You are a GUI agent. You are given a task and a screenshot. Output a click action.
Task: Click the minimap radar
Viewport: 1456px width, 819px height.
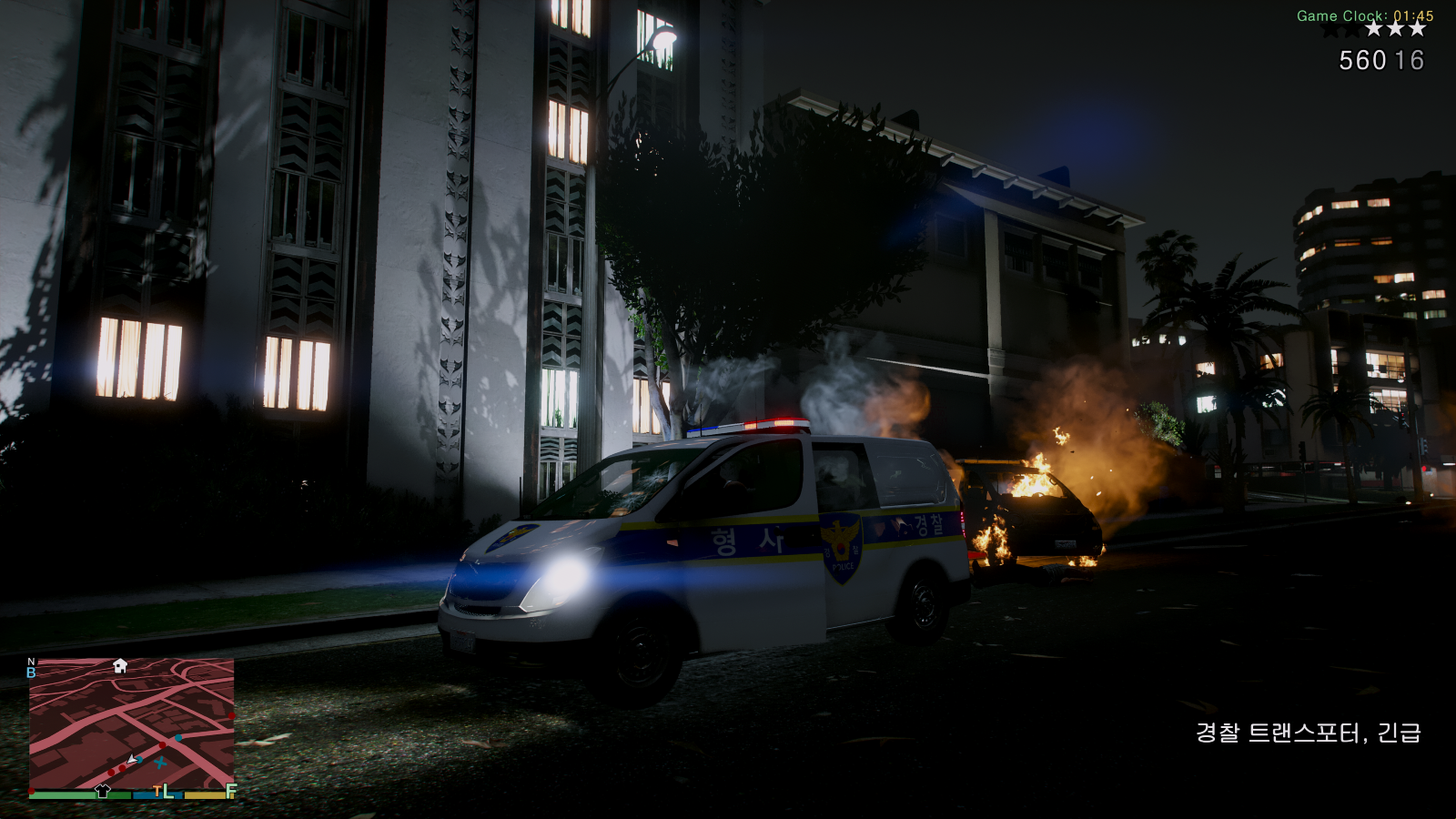point(132,723)
